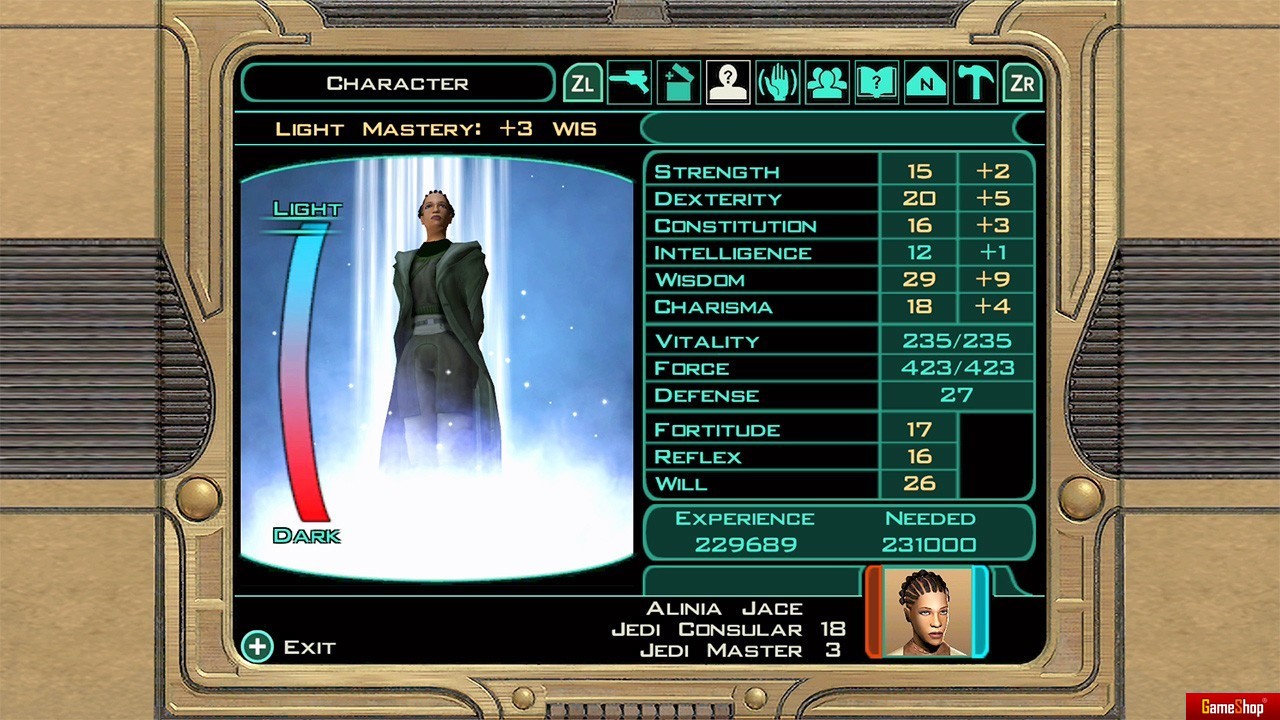Open the Options hammer tab
The image size is (1280, 720).
975,83
